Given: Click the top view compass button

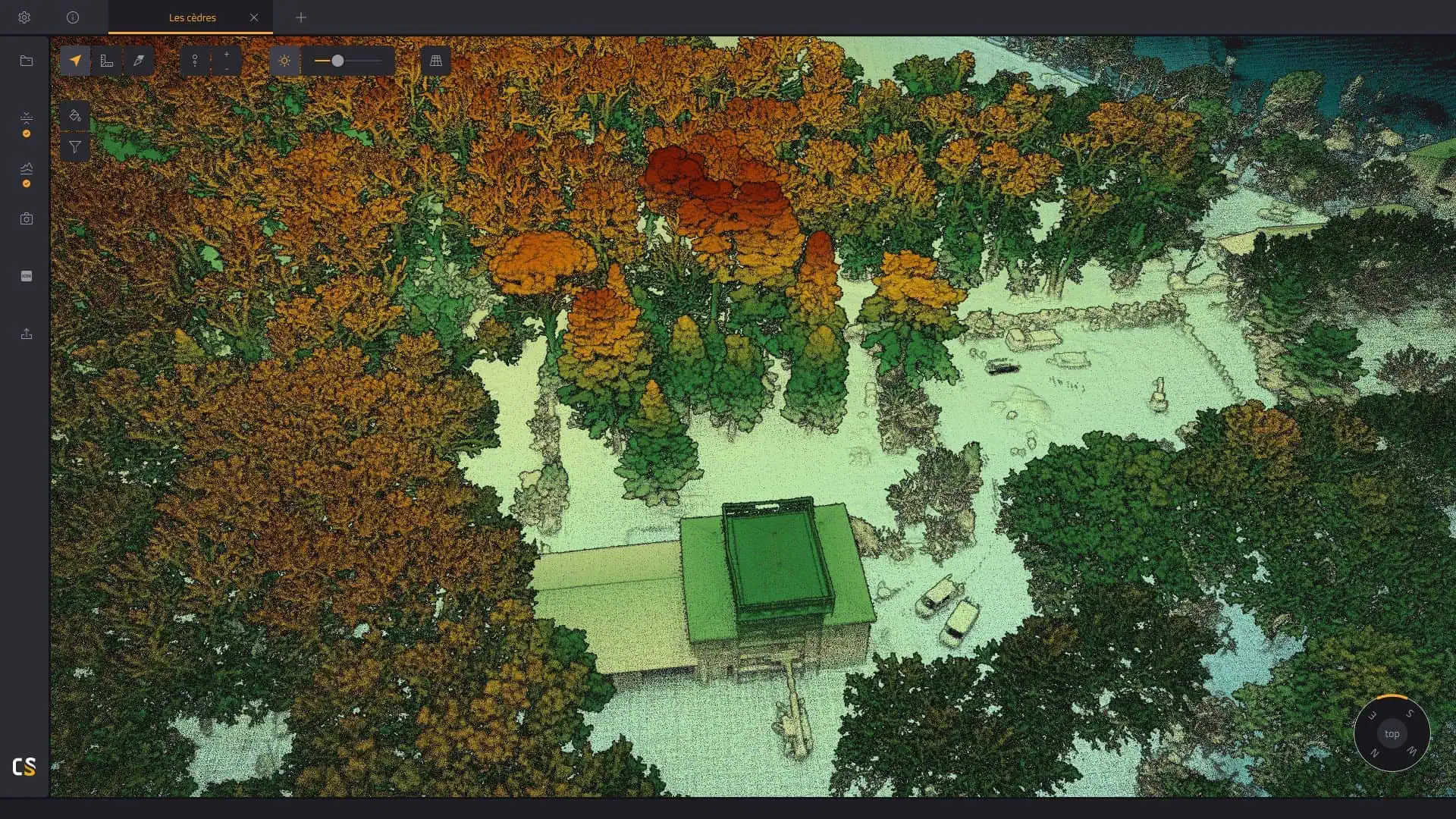Looking at the screenshot, I should click(x=1392, y=733).
